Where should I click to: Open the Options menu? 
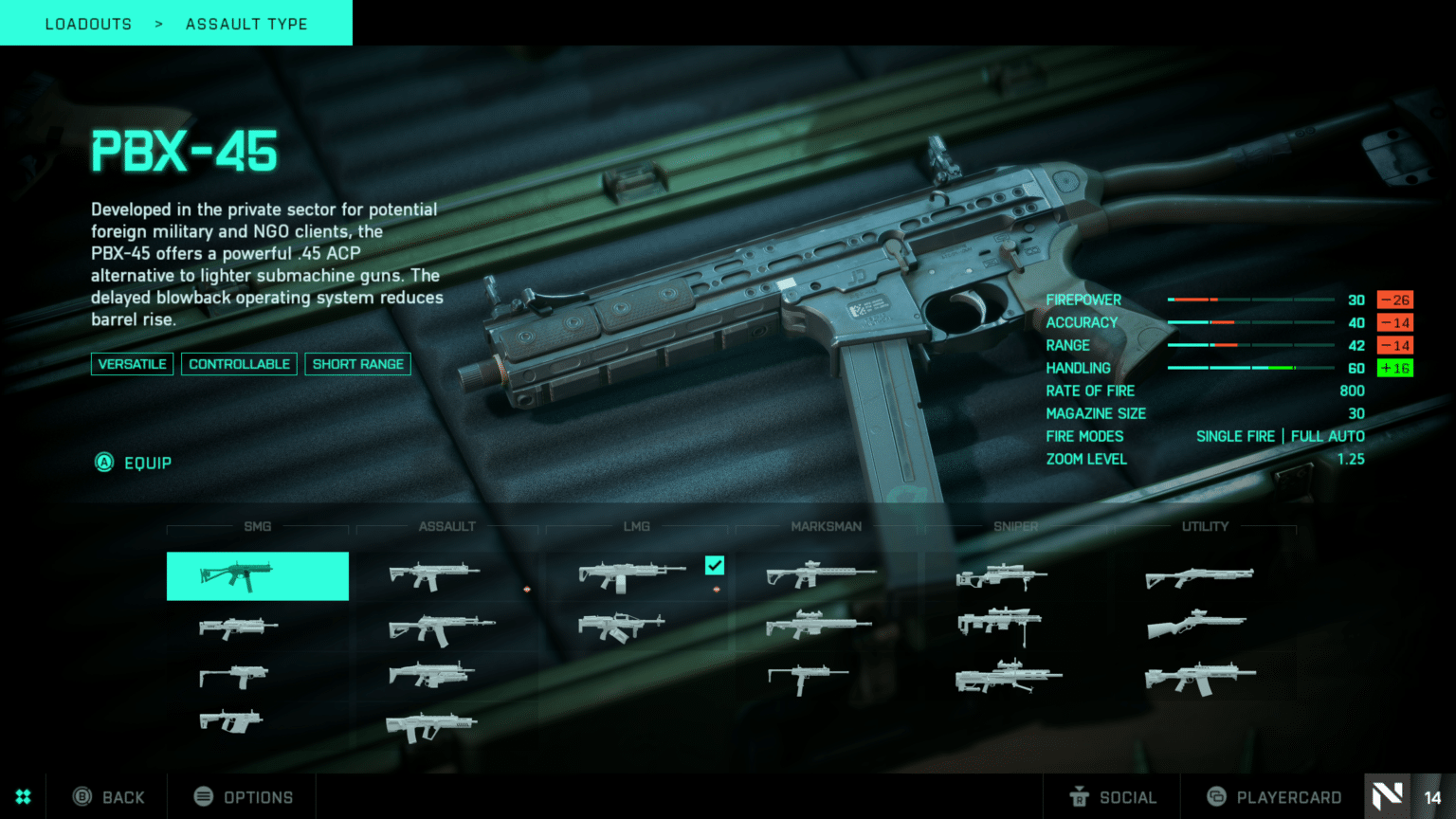coord(244,797)
